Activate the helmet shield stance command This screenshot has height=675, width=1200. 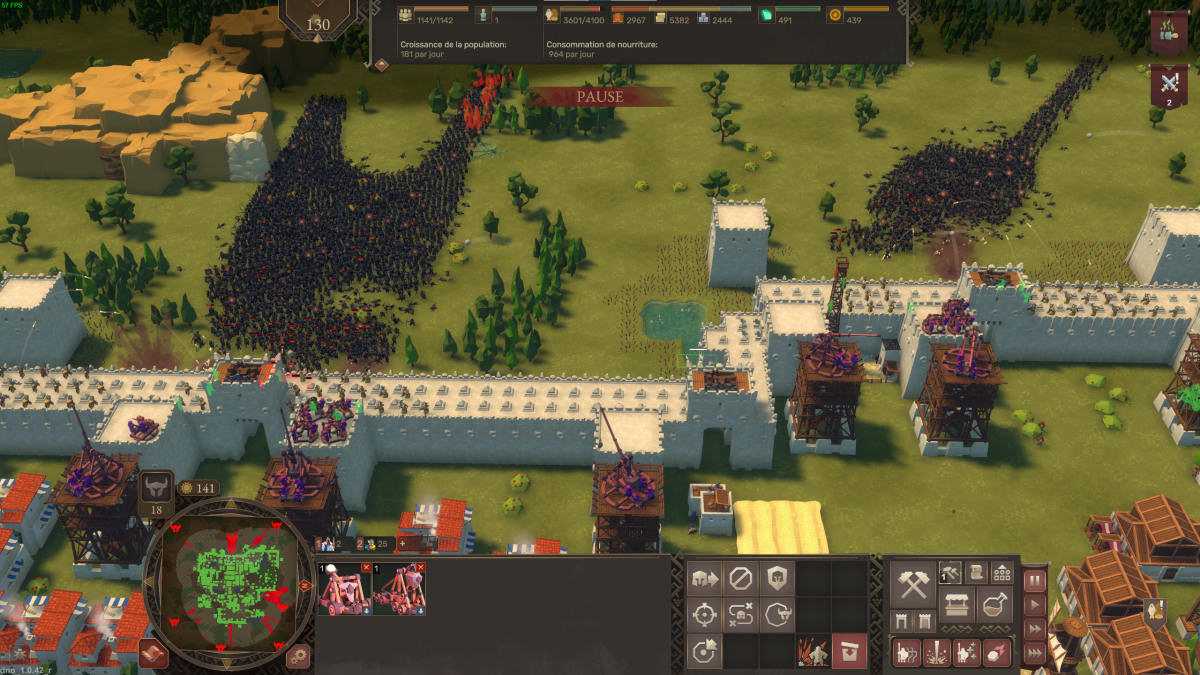click(x=777, y=578)
